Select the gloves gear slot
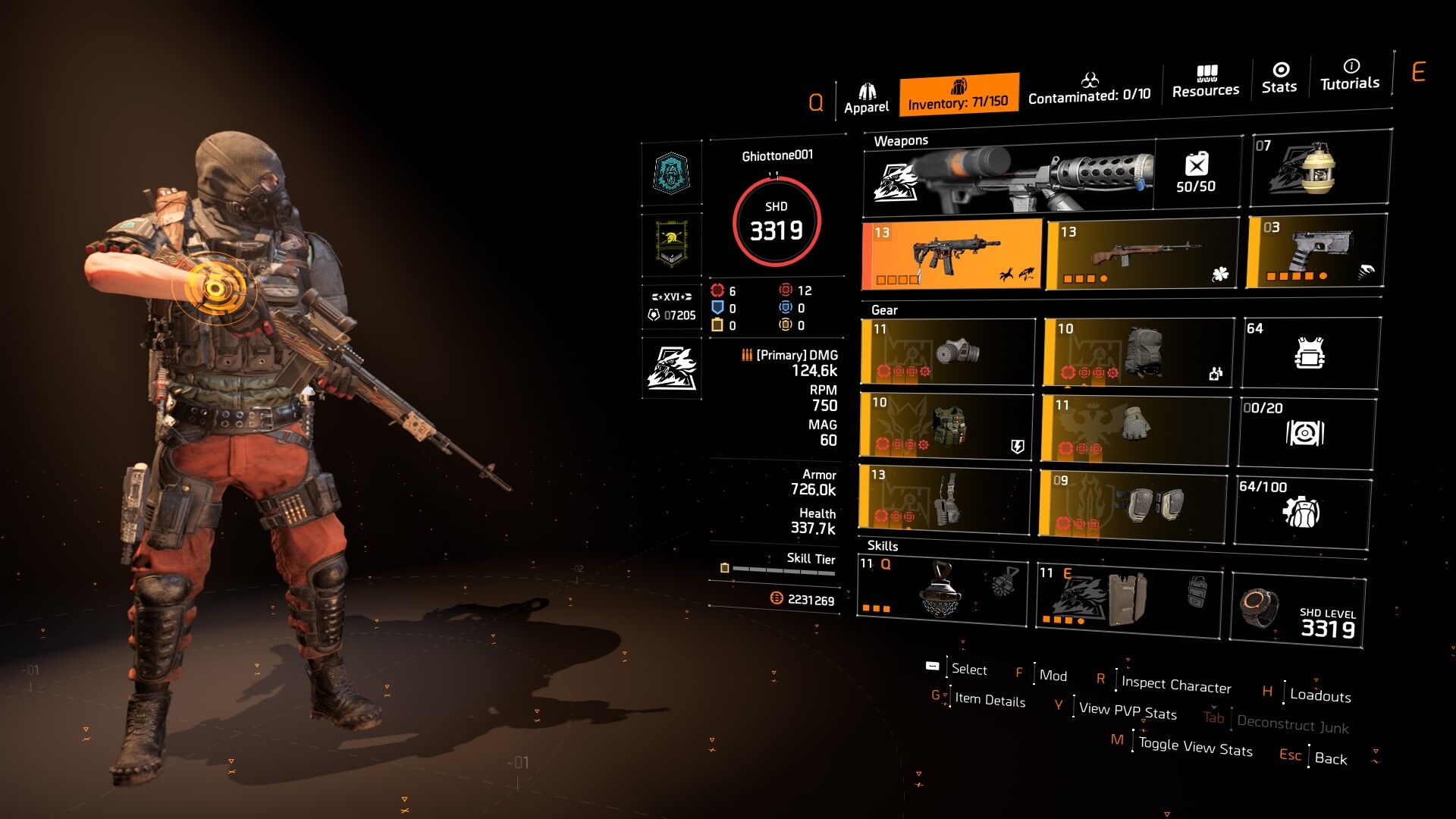 pyautogui.click(x=1134, y=428)
